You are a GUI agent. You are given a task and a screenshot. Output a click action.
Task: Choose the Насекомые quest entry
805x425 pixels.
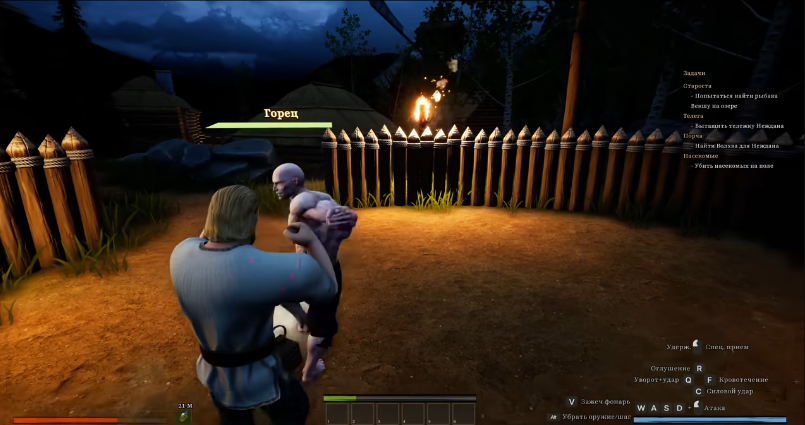point(699,156)
